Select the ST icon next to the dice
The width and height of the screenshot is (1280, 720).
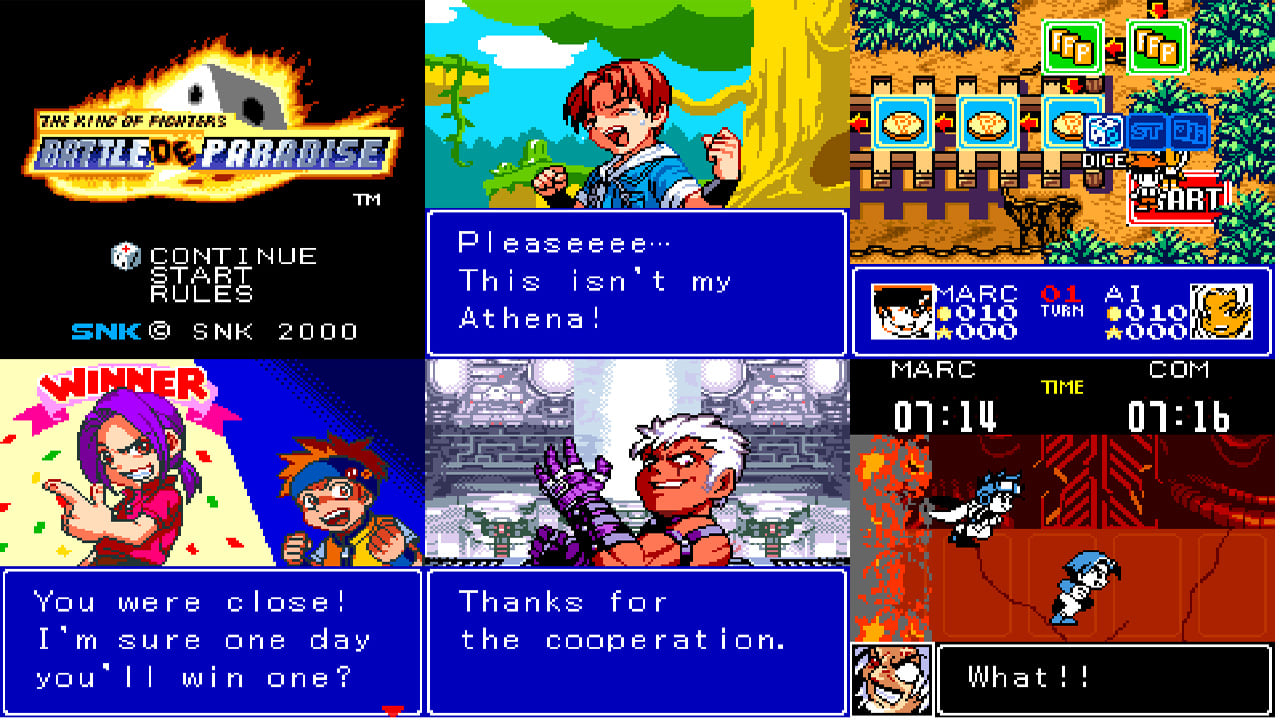(x=1147, y=131)
